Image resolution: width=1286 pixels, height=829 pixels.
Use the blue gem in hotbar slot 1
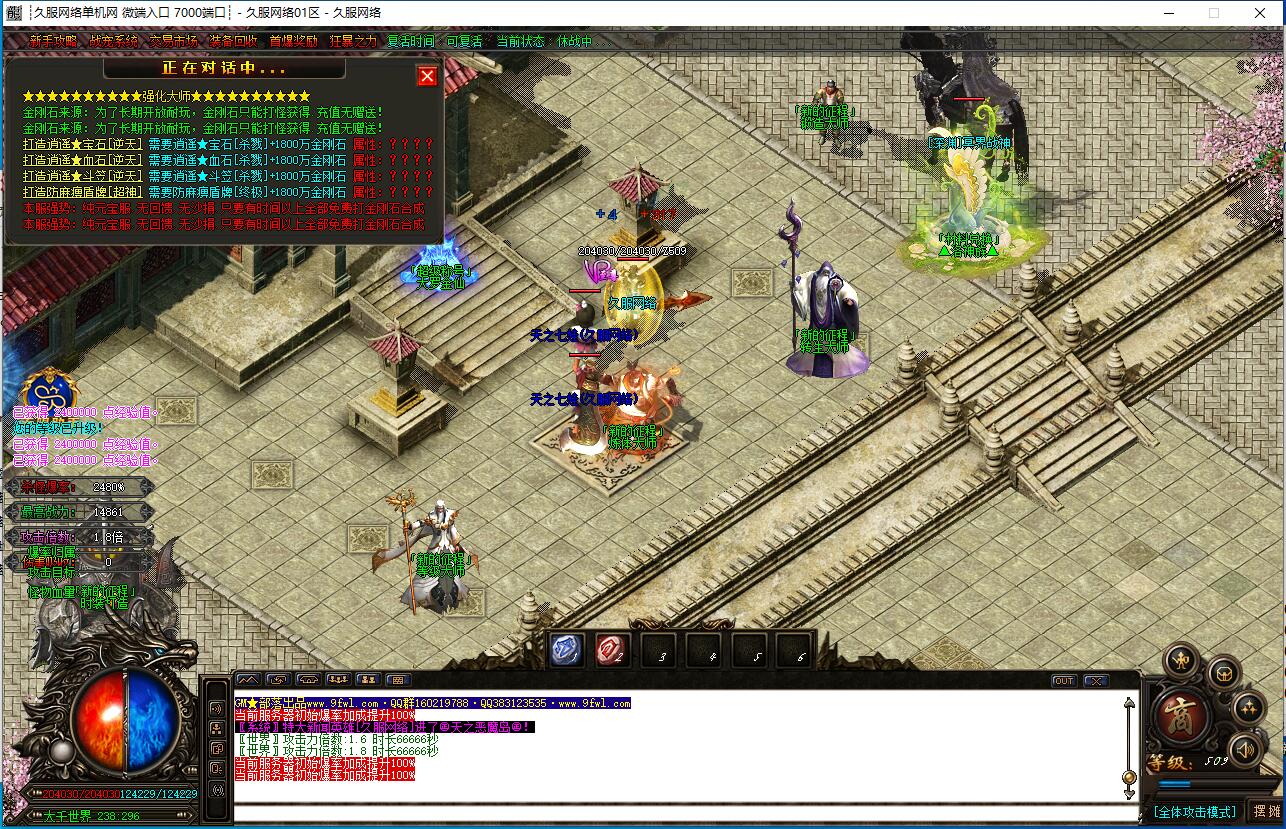coord(567,650)
